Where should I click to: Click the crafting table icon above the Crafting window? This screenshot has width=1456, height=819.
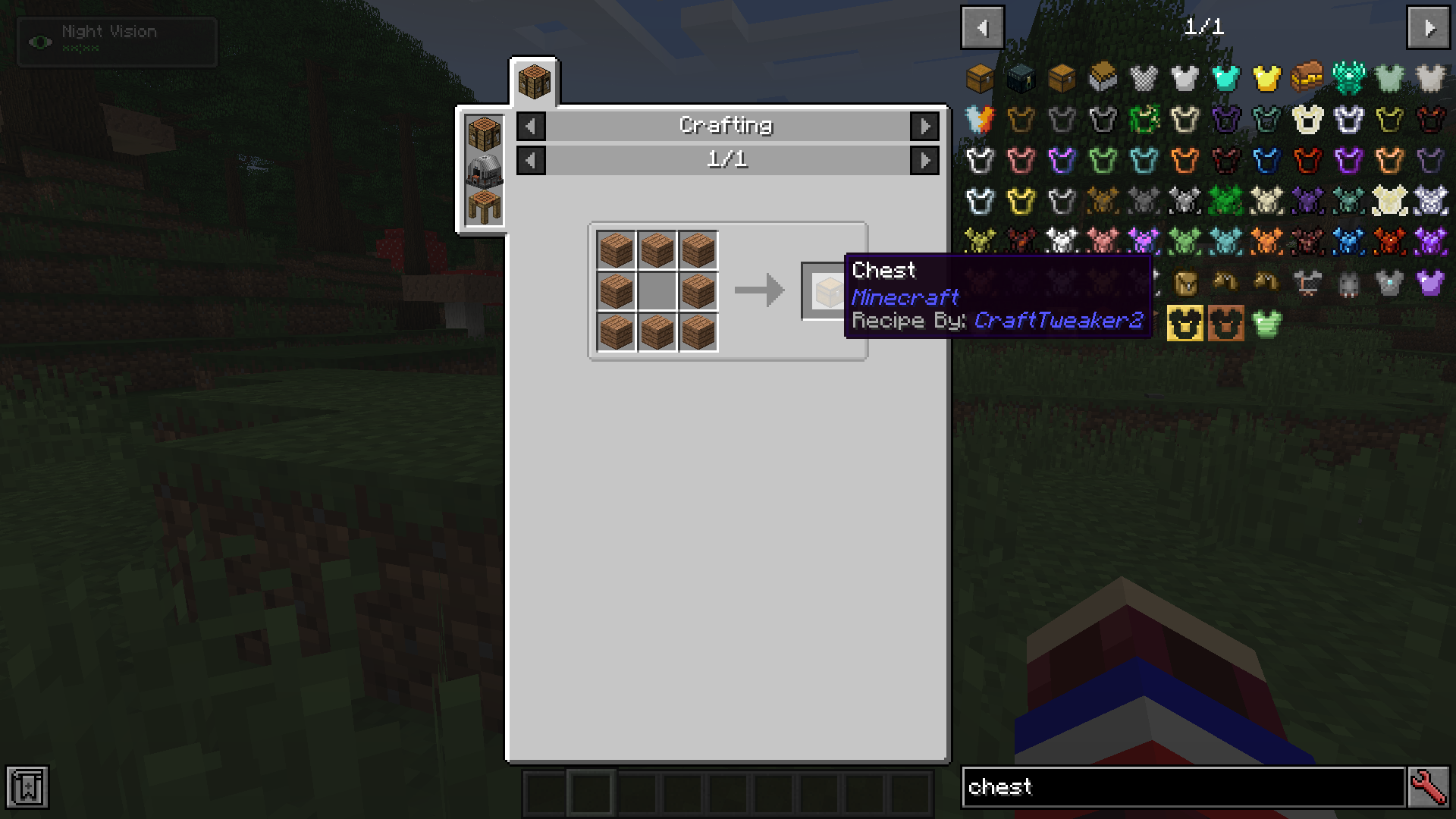(x=535, y=81)
